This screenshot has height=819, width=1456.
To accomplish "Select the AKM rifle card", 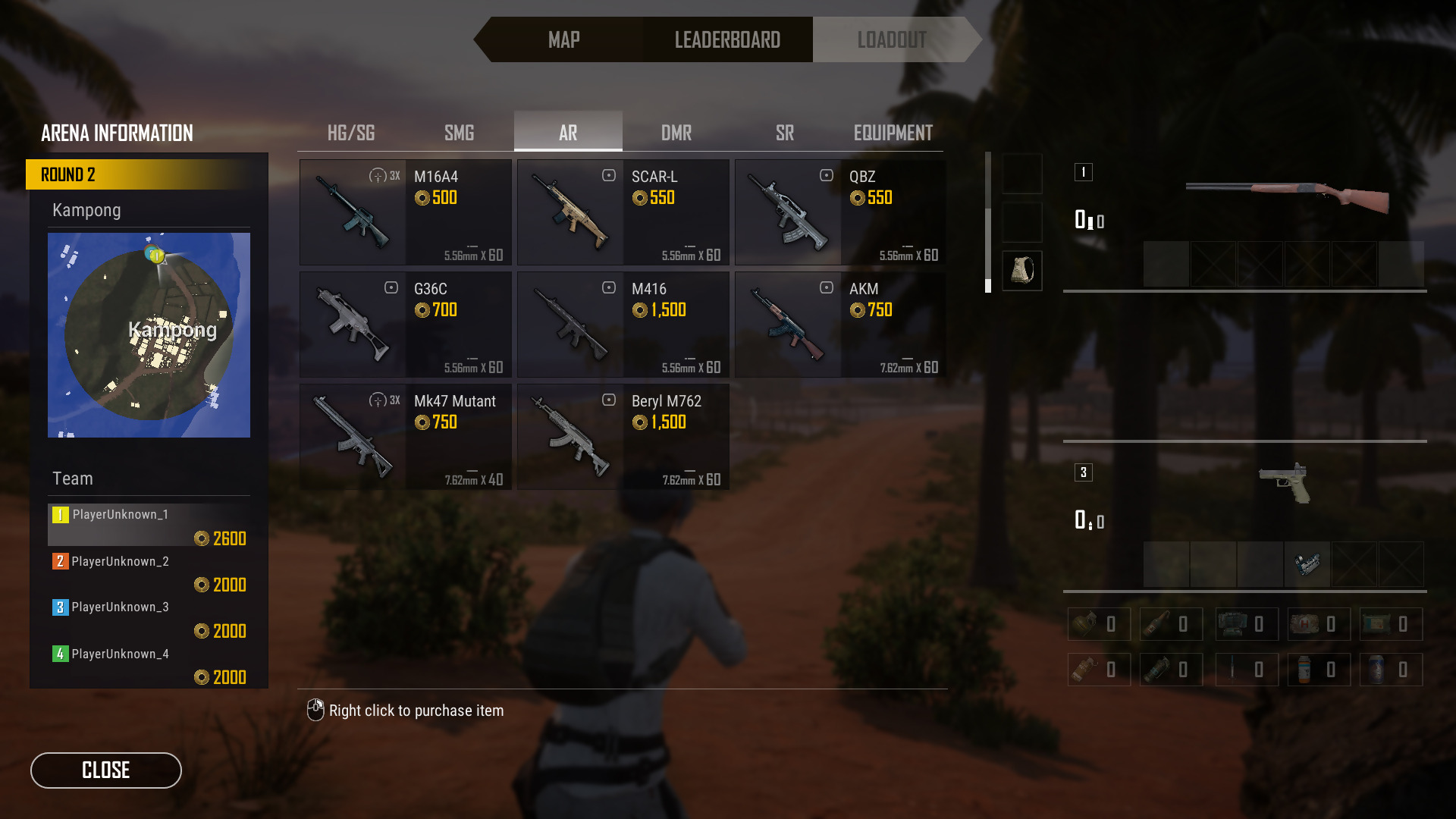I will tap(840, 325).
